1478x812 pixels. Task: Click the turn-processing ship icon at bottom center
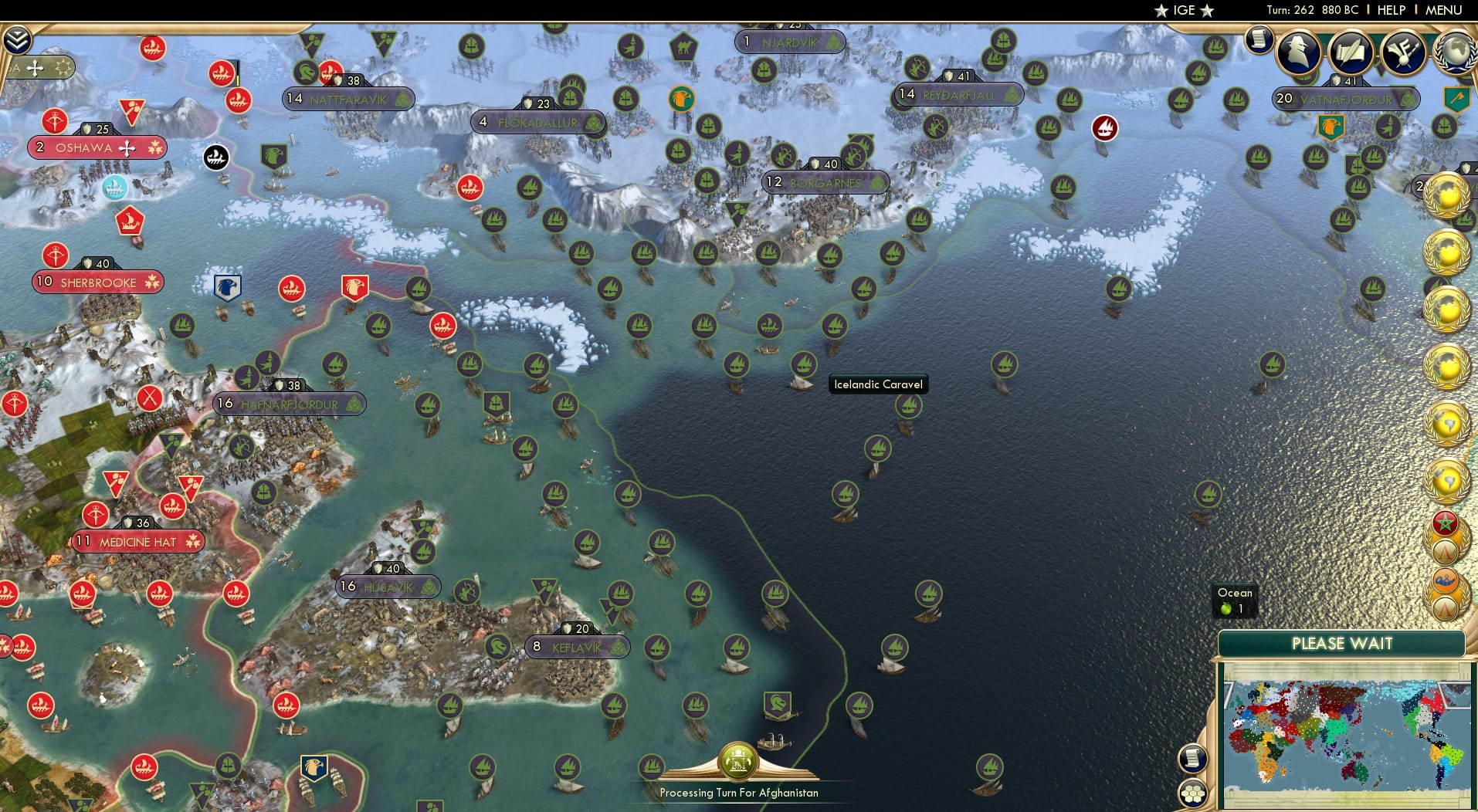click(x=737, y=760)
